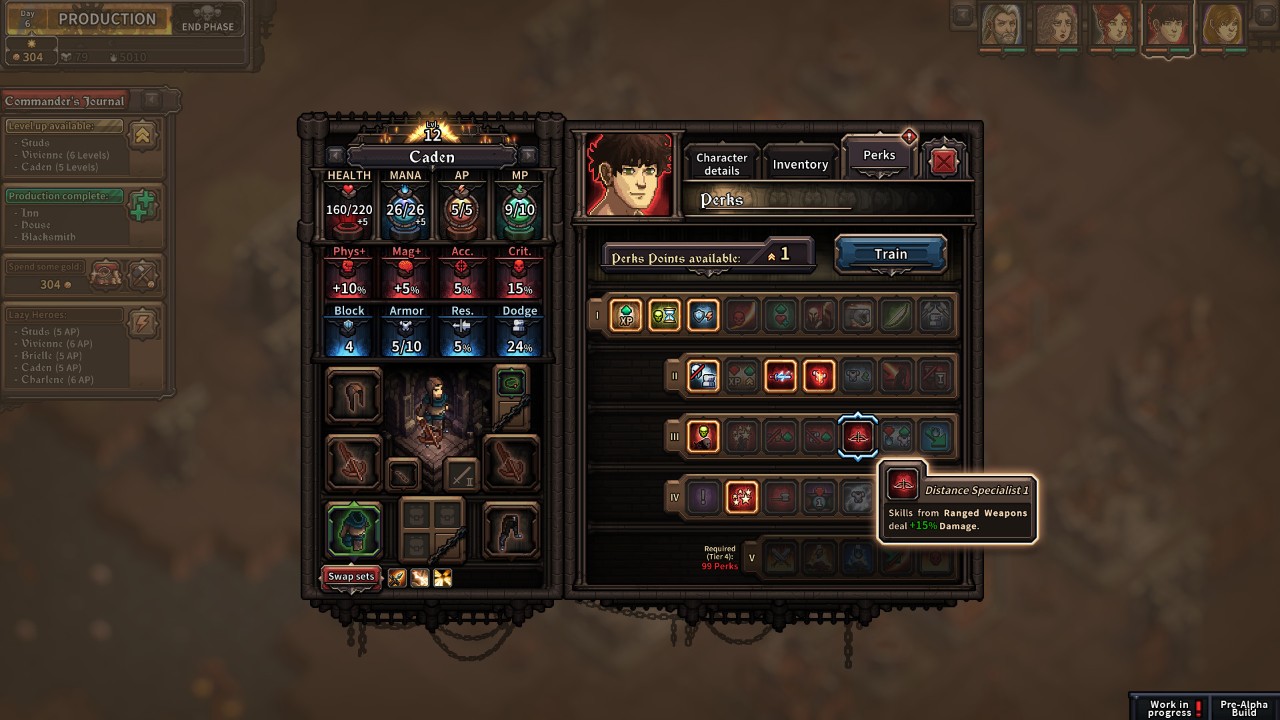The image size is (1280, 720).
Task: Activate the Lazy Heroes lightning bolt icon
Action: click(143, 322)
